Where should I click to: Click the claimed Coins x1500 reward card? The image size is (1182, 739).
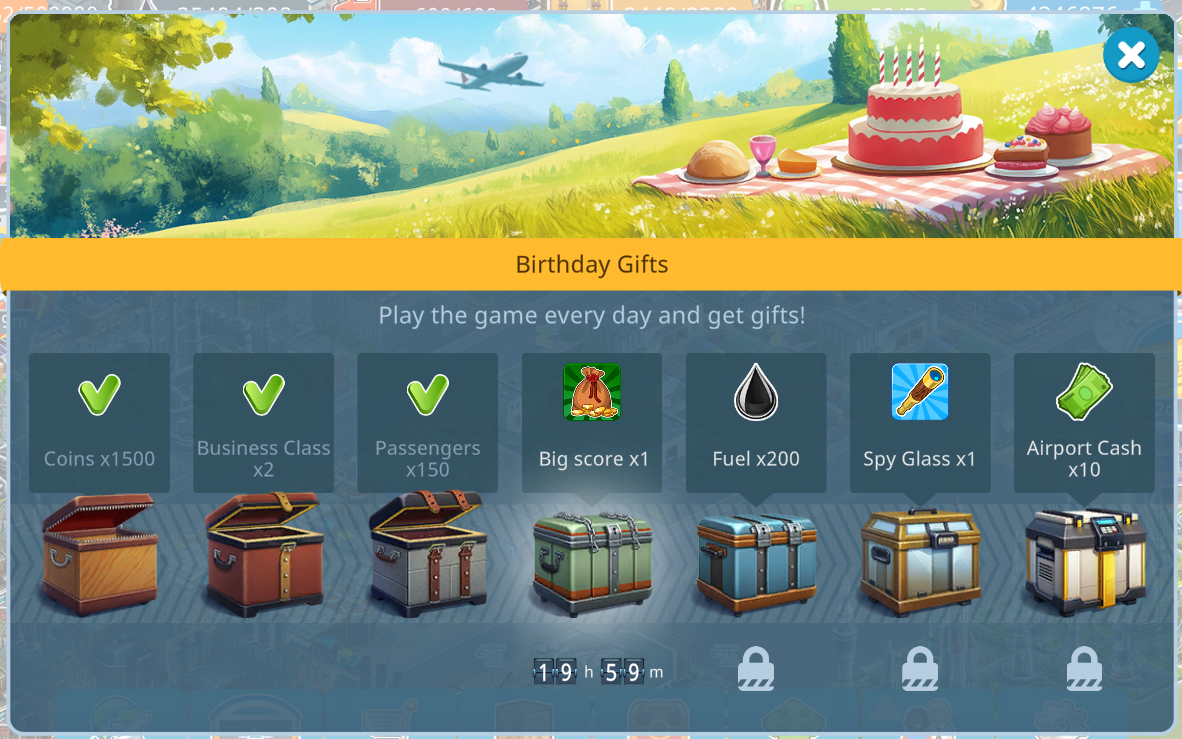pos(99,422)
